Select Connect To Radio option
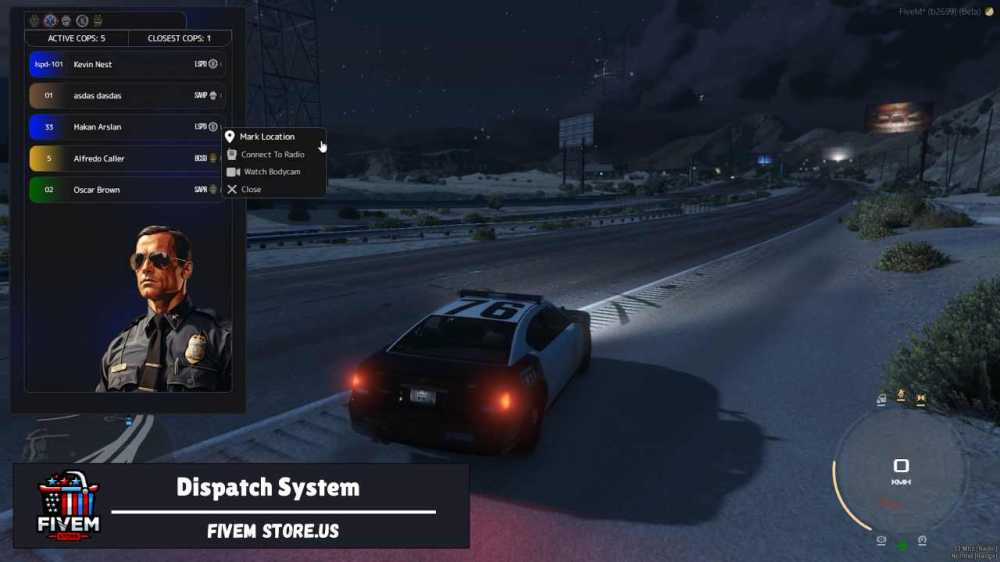Image resolution: width=1000 pixels, height=562 pixels. [272, 155]
